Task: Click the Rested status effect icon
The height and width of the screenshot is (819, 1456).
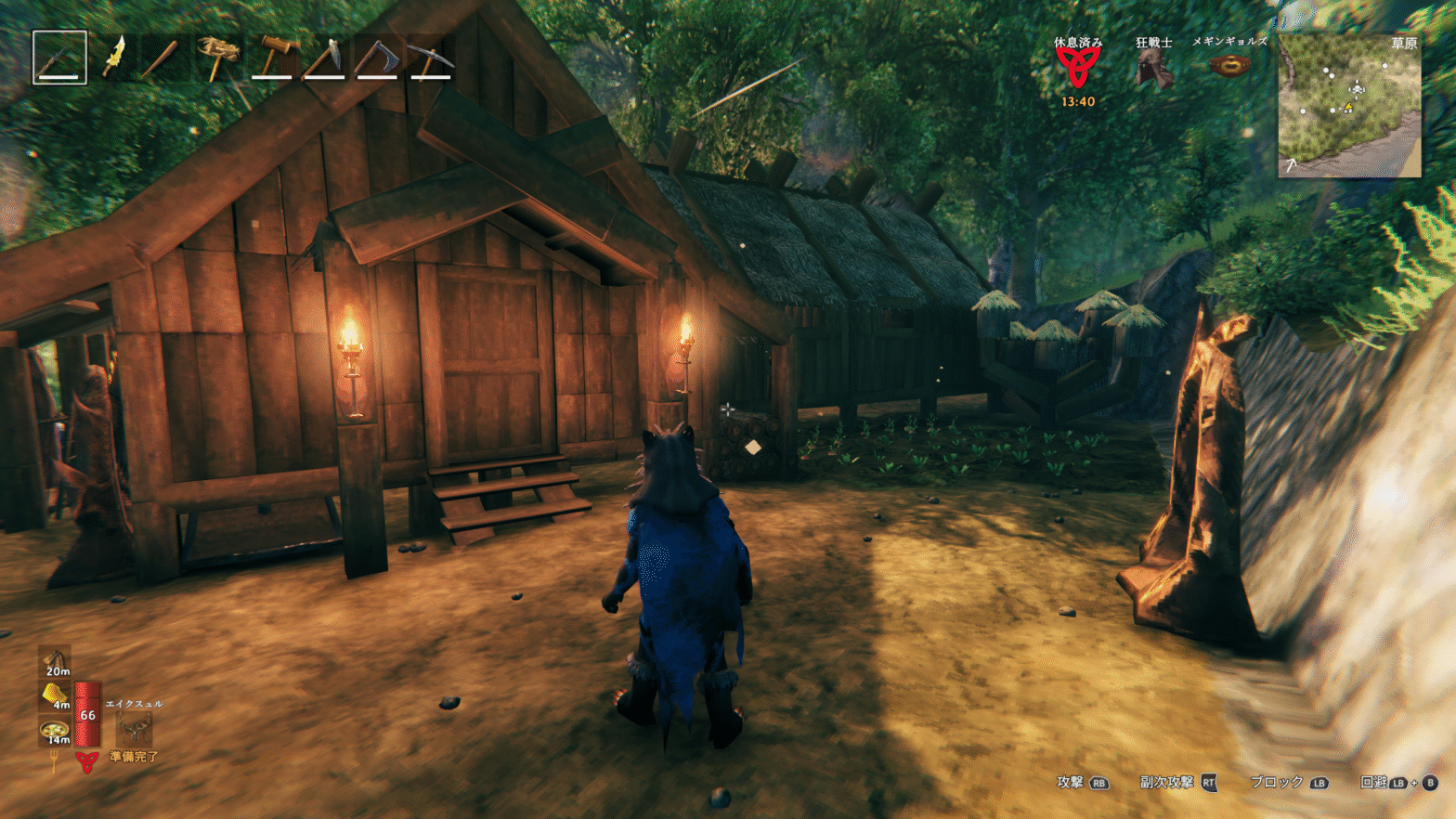Action: 1077,67
